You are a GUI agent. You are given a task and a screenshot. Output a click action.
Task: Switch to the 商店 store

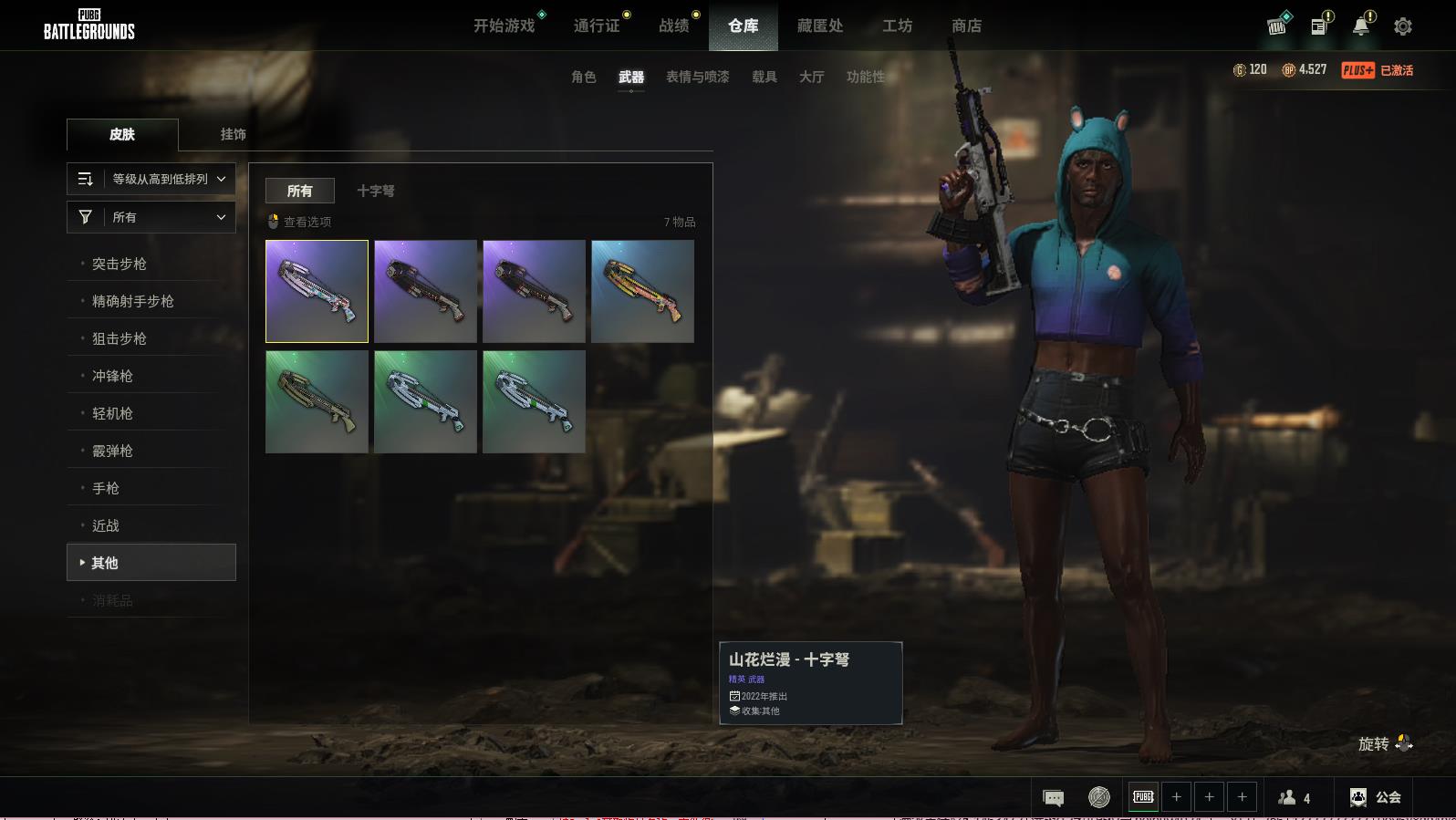click(966, 26)
